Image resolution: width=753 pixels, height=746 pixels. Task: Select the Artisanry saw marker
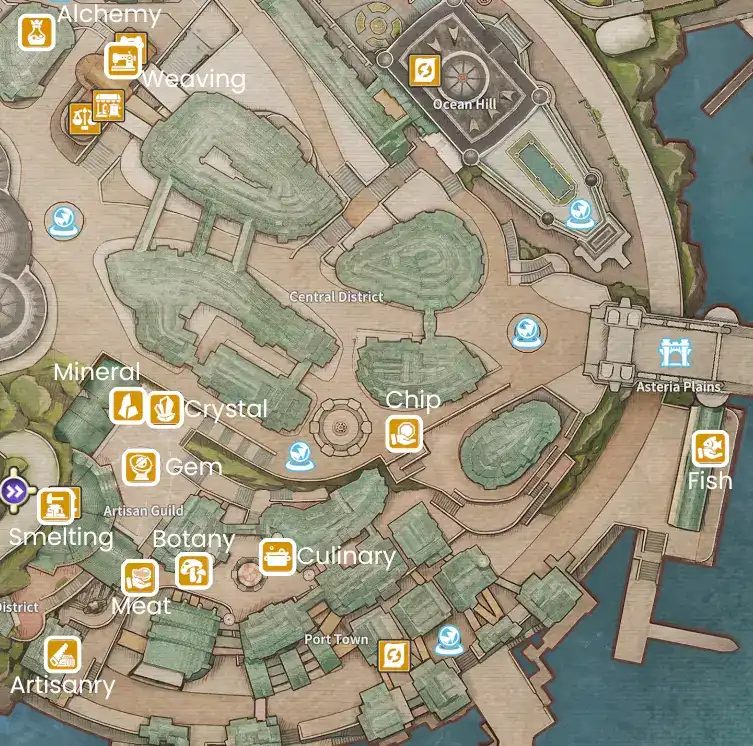(x=62, y=655)
